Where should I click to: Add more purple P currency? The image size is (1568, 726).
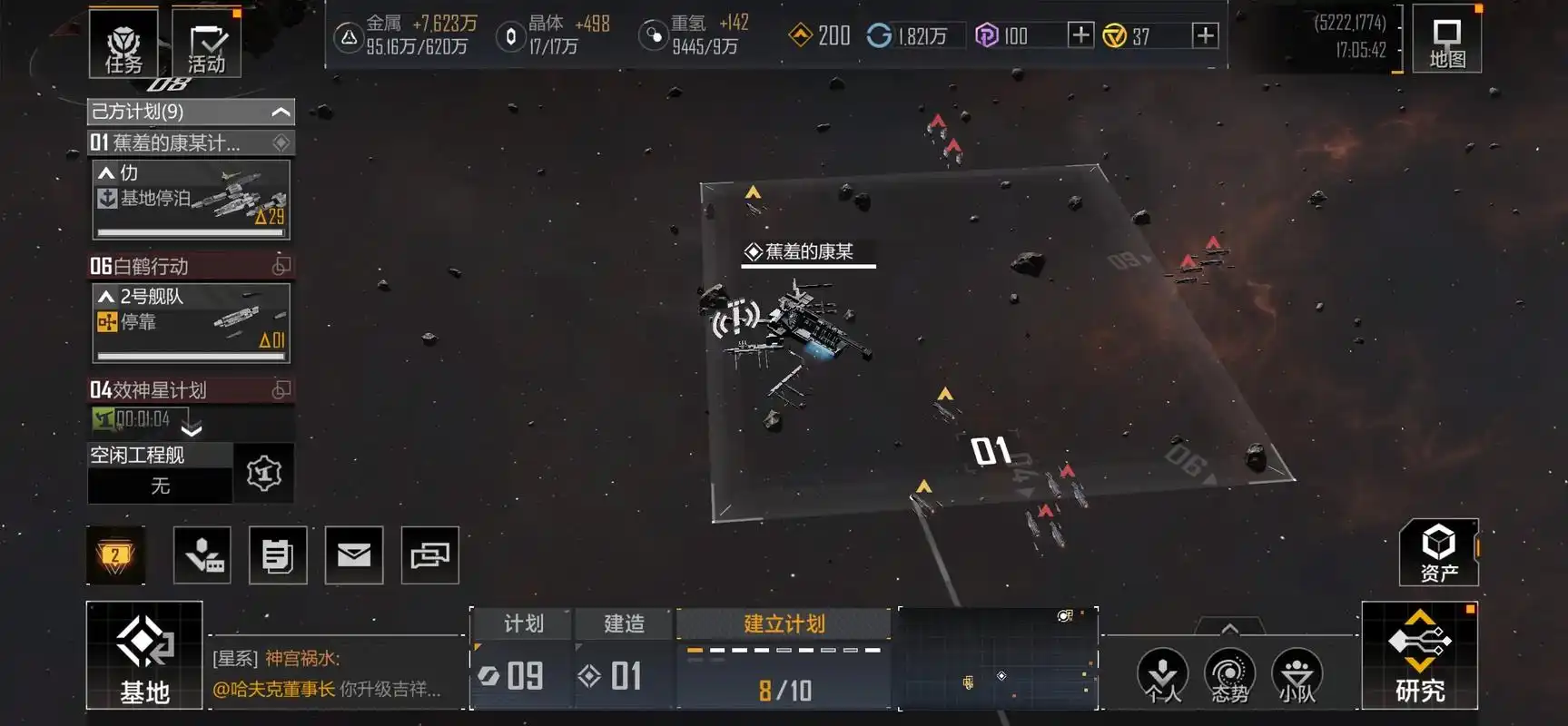coord(1080,35)
